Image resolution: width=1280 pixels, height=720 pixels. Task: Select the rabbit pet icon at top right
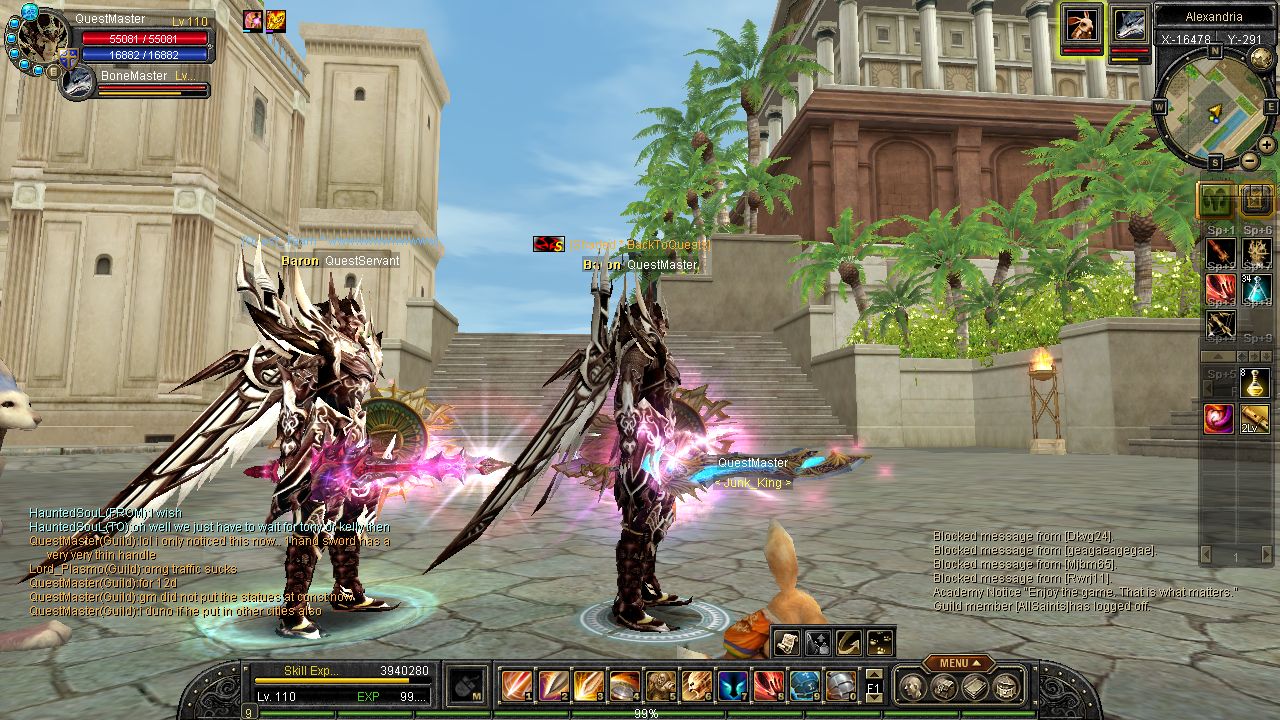pyautogui.click(x=1081, y=24)
